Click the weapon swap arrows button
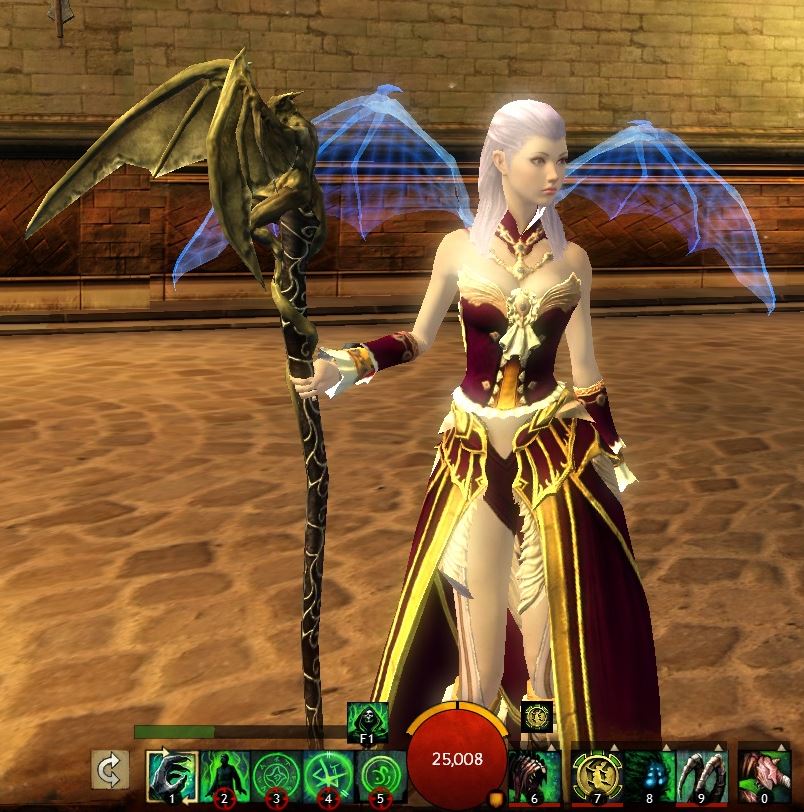Screen dimensions: 804x812 point(107,772)
